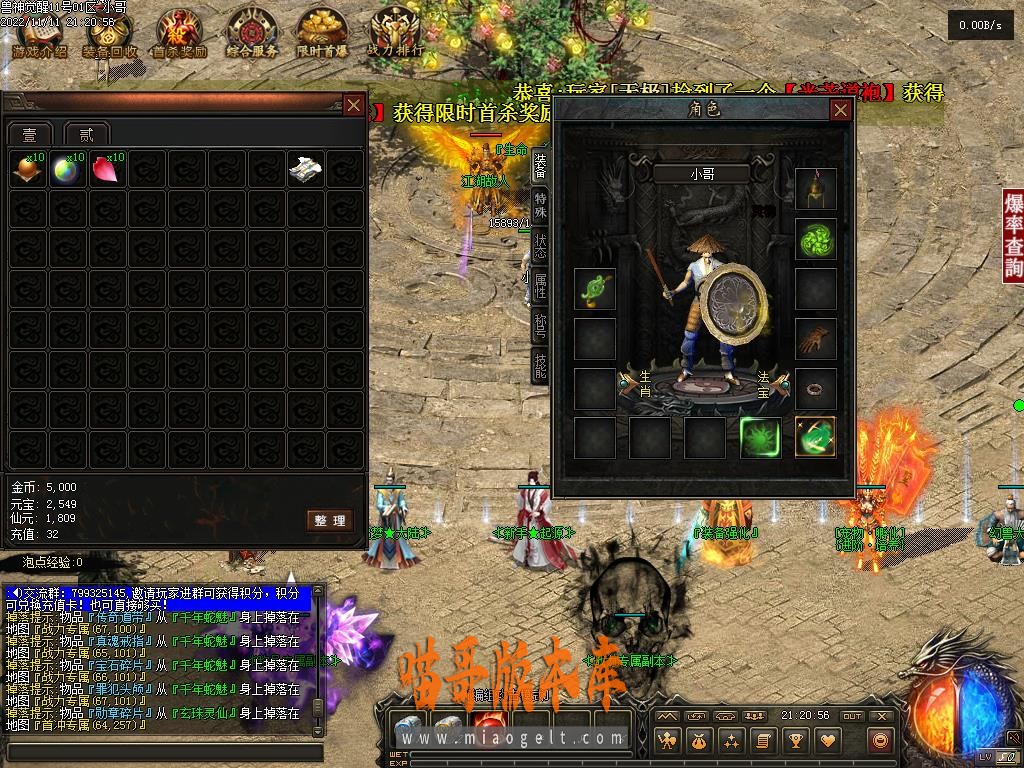
Task: Switch to bag page 贰
Action: pyautogui.click(x=86, y=134)
